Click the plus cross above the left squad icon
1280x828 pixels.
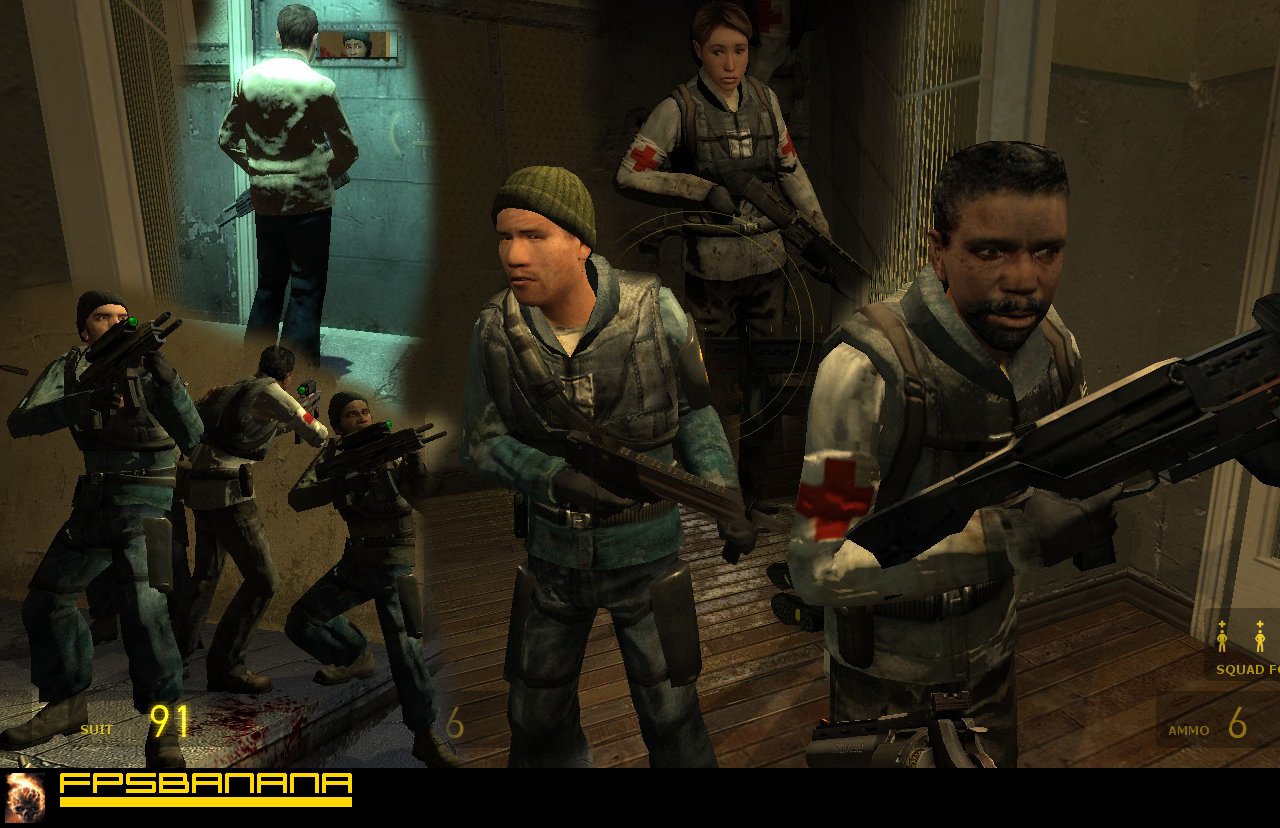pyautogui.click(x=1222, y=624)
